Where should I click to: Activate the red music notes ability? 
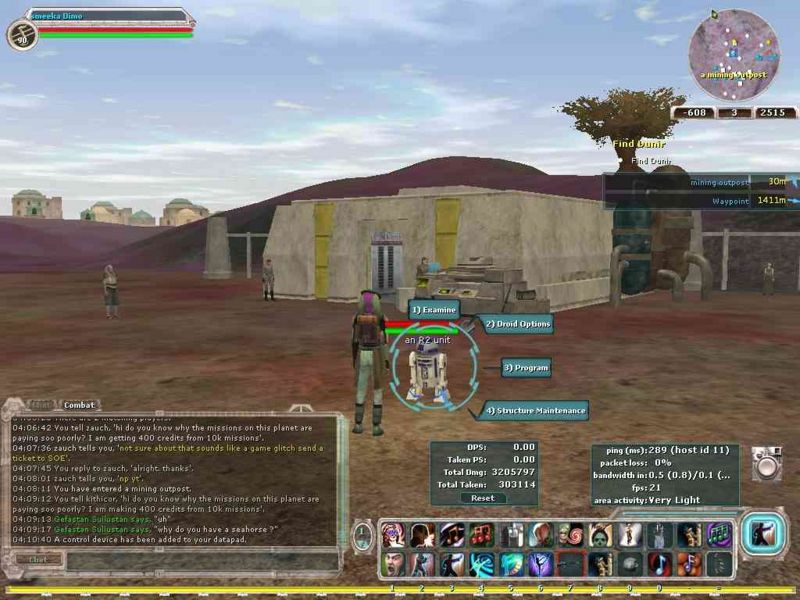click(x=481, y=534)
